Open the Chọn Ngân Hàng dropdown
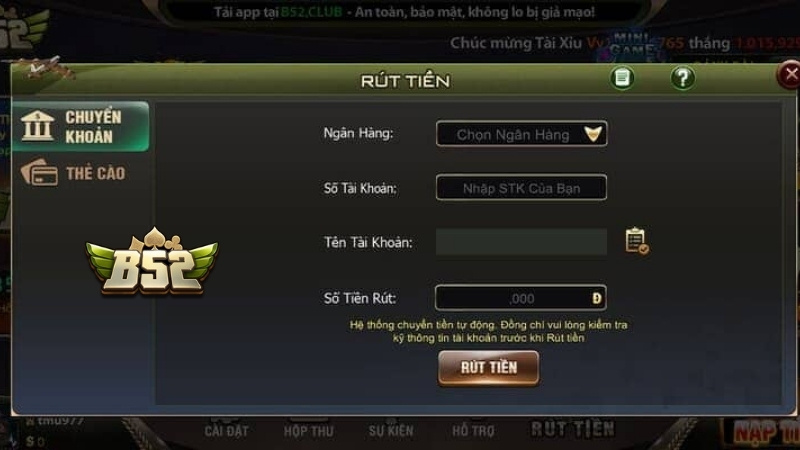800x450 pixels. (521, 134)
